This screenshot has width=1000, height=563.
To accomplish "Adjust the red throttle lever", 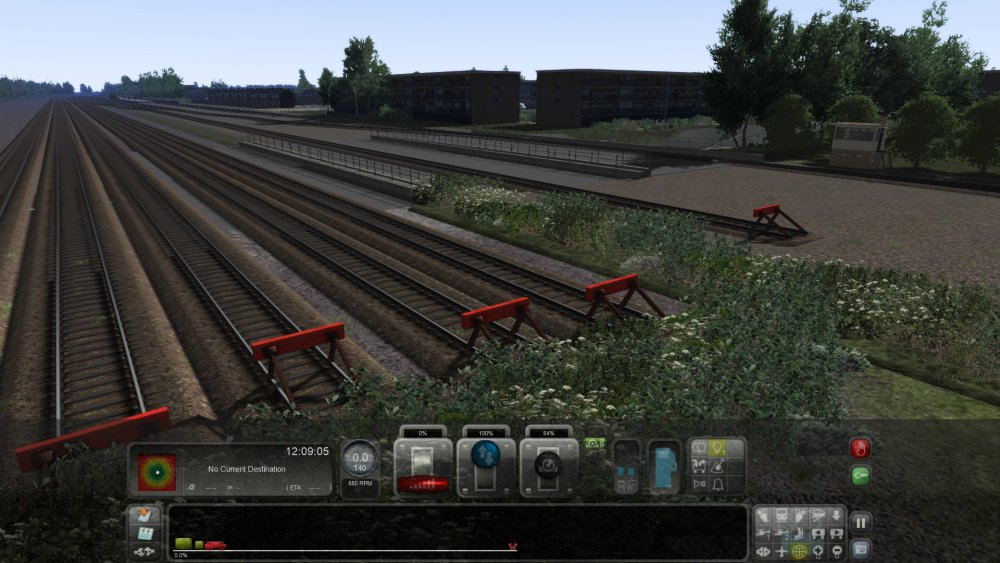I will (x=423, y=482).
